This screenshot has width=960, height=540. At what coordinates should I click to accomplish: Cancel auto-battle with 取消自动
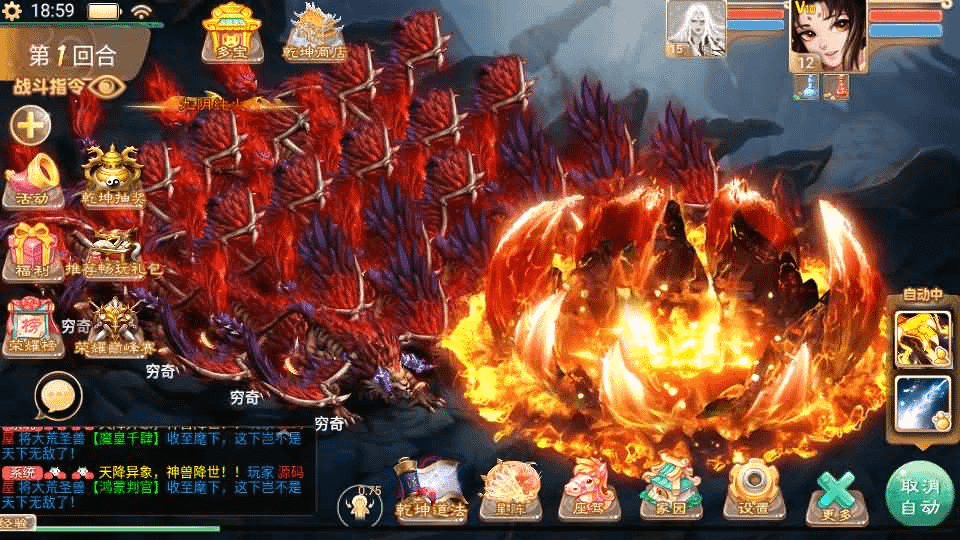pyautogui.click(x=920, y=493)
